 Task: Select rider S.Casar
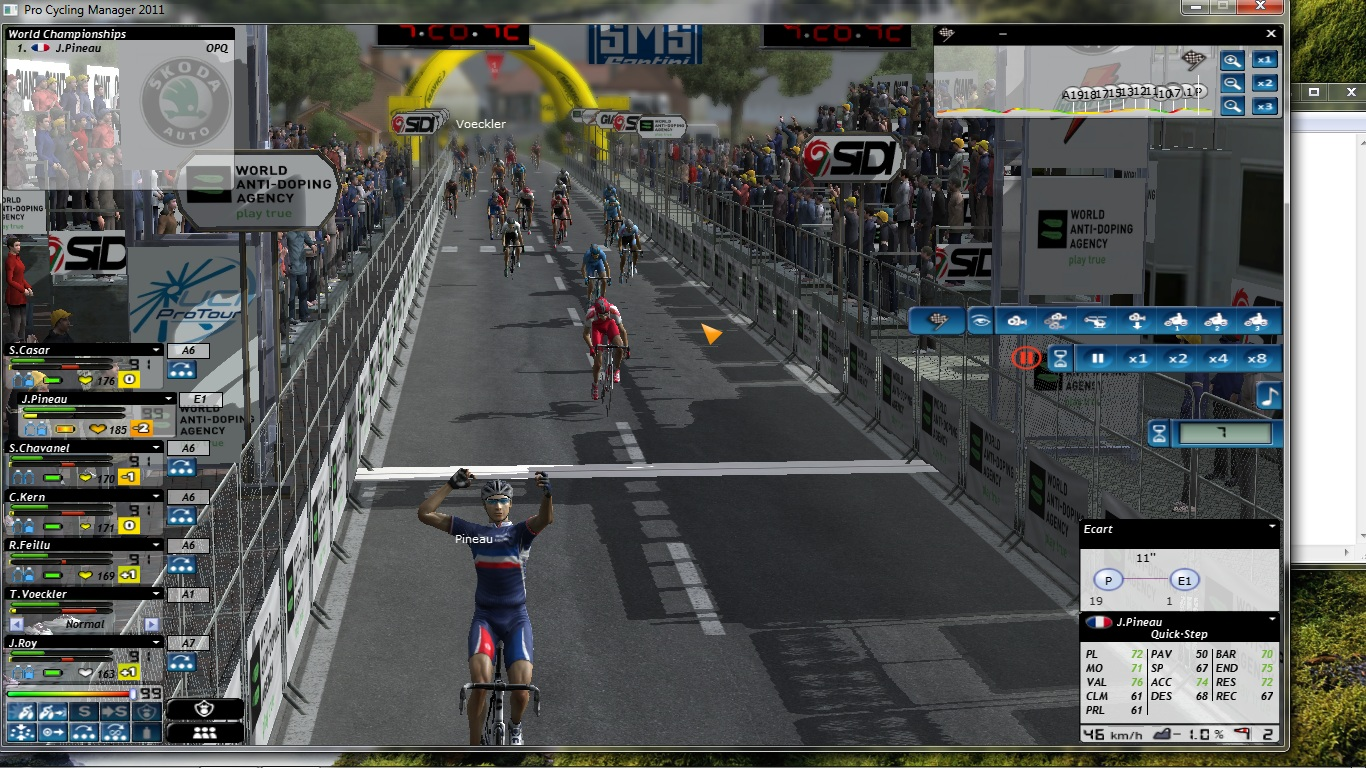80,350
